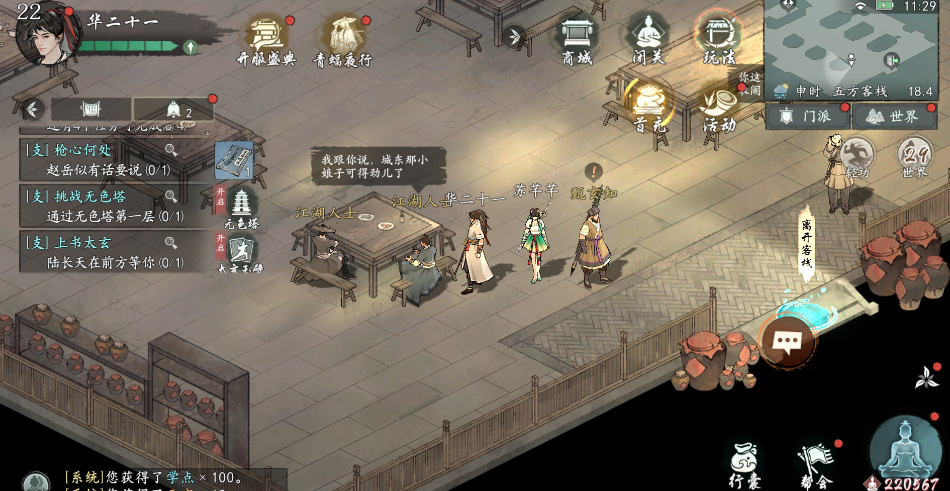
Task: Enter 闭关 meditation menu
Action: pyautogui.click(x=648, y=39)
